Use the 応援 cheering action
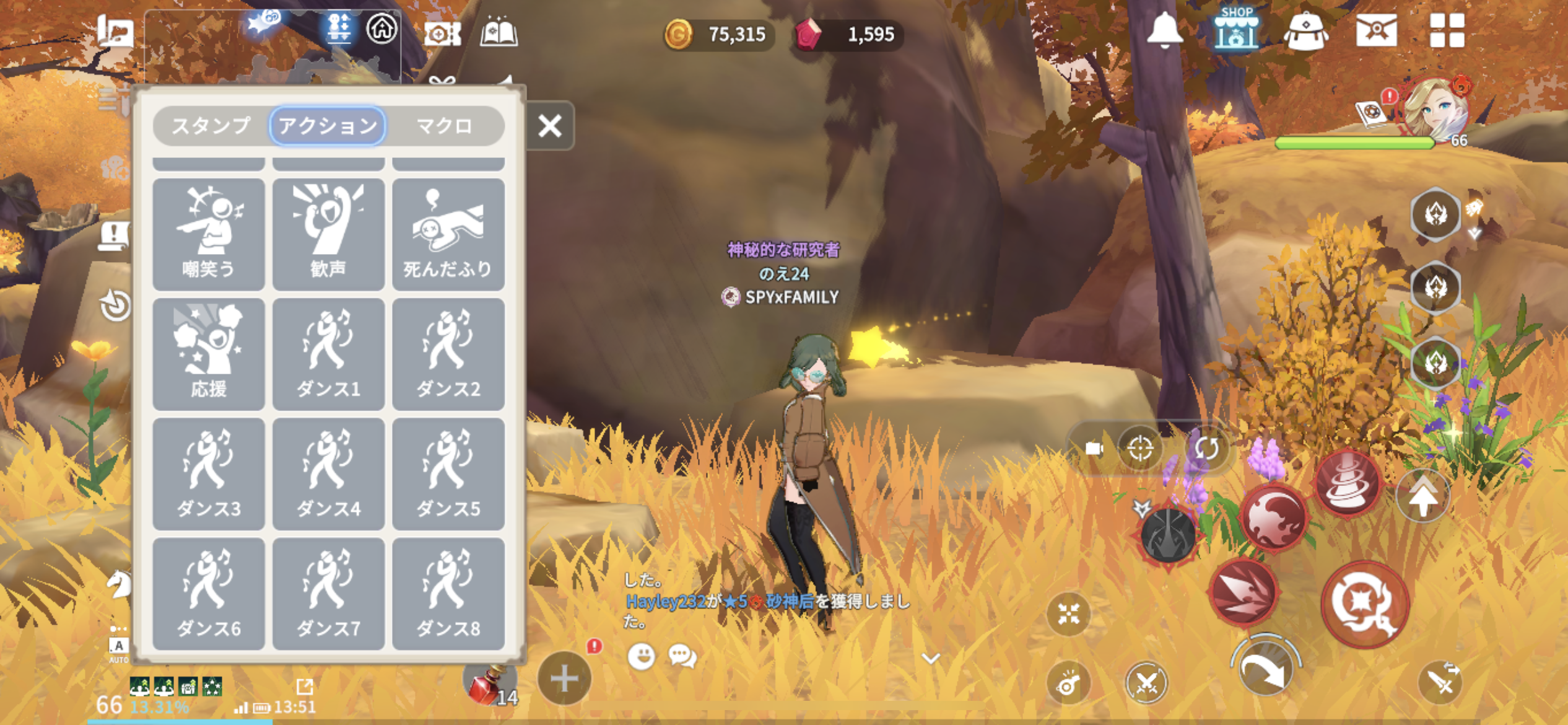Image resolution: width=1568 pixels, height=725 pixels. (x=209, y=353)
